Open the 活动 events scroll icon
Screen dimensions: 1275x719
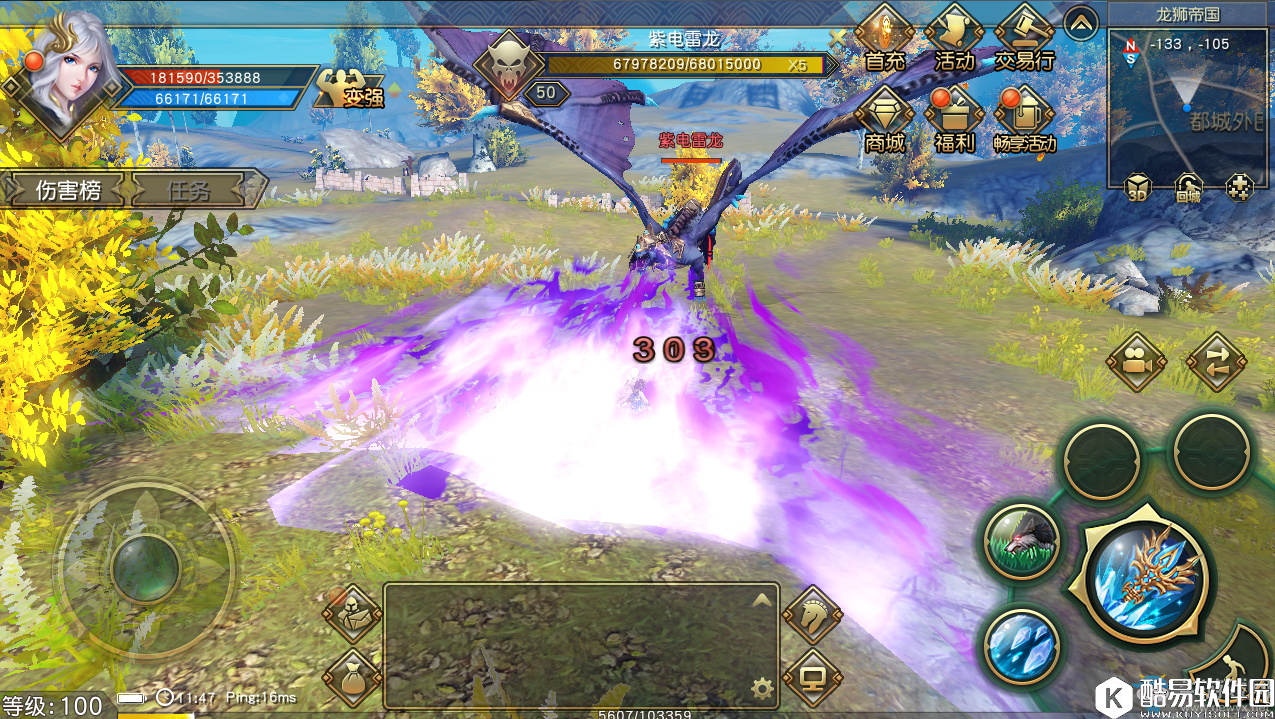(954, 38)
